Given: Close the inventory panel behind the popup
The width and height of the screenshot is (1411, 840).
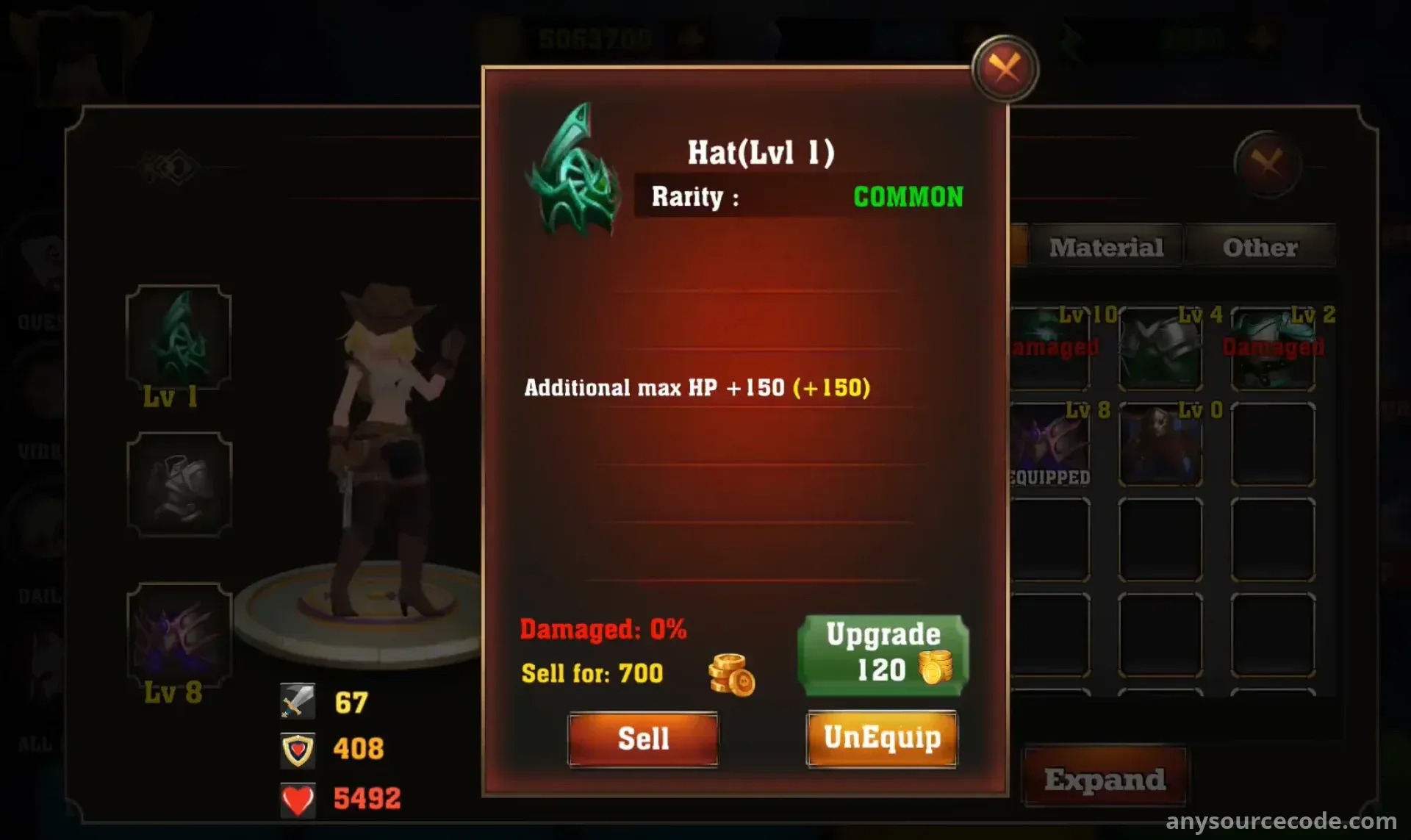Looking at the screenshot, I should pyautogui.click(x=1267, y=163).
